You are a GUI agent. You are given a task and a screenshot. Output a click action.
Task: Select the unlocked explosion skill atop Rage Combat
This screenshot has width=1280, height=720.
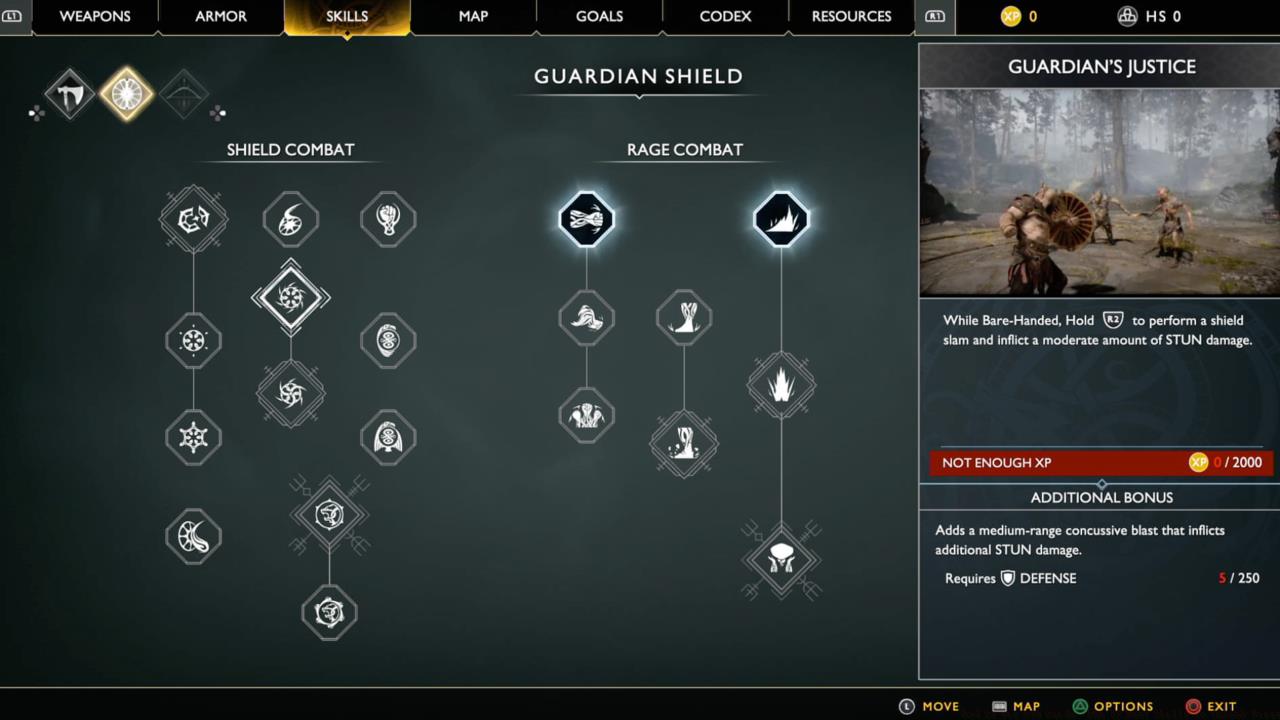(781, 219)
